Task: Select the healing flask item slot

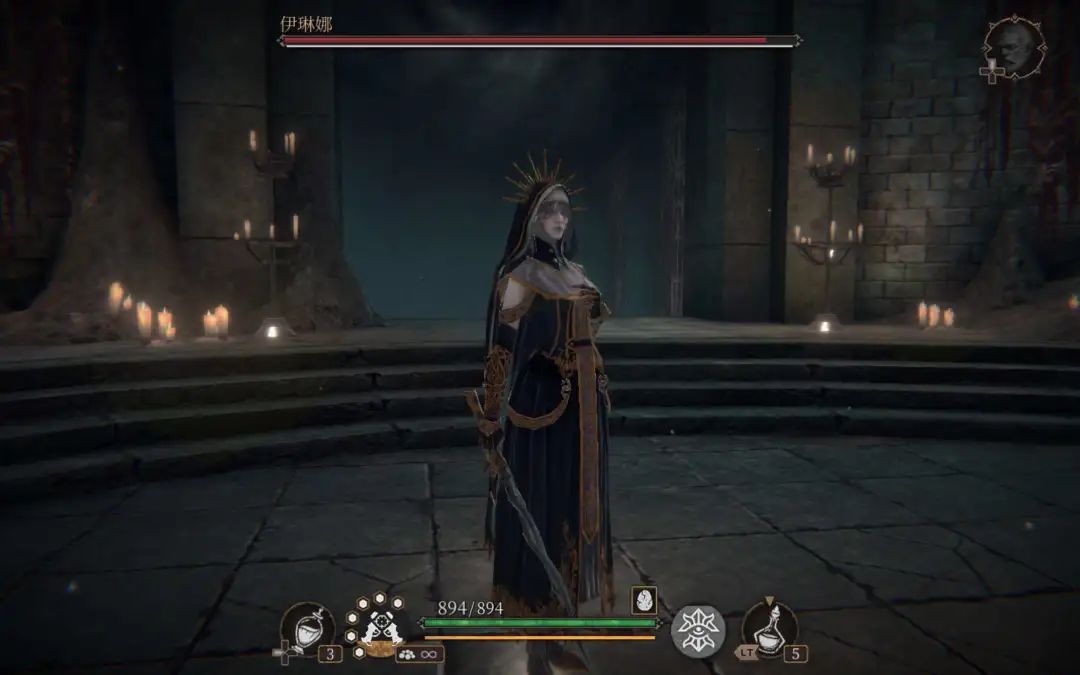Action: pos(306,629)
